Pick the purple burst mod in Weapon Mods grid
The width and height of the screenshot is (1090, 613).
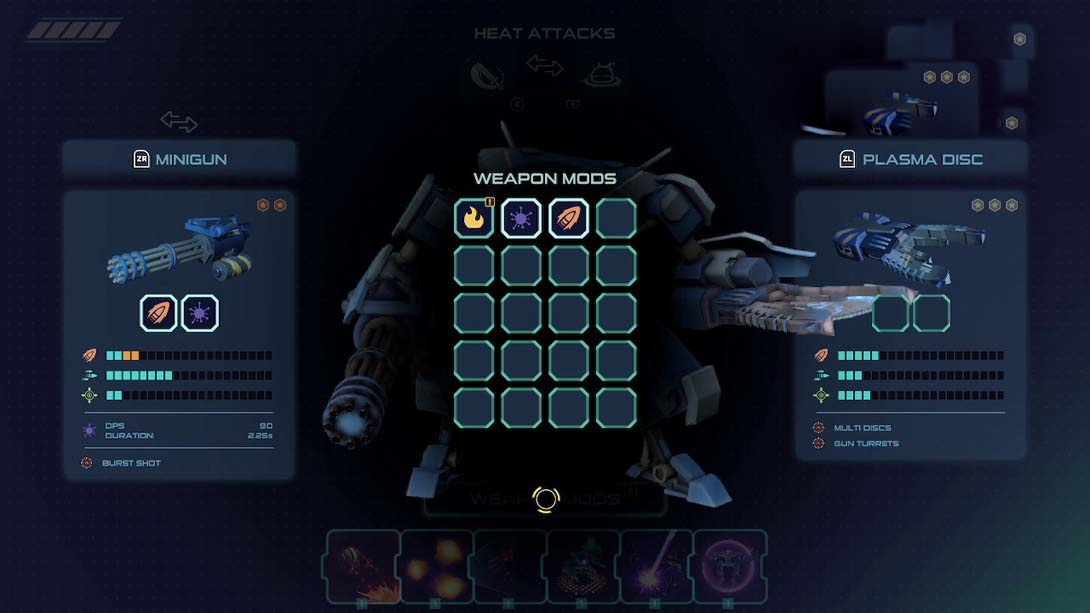[521, 218]
